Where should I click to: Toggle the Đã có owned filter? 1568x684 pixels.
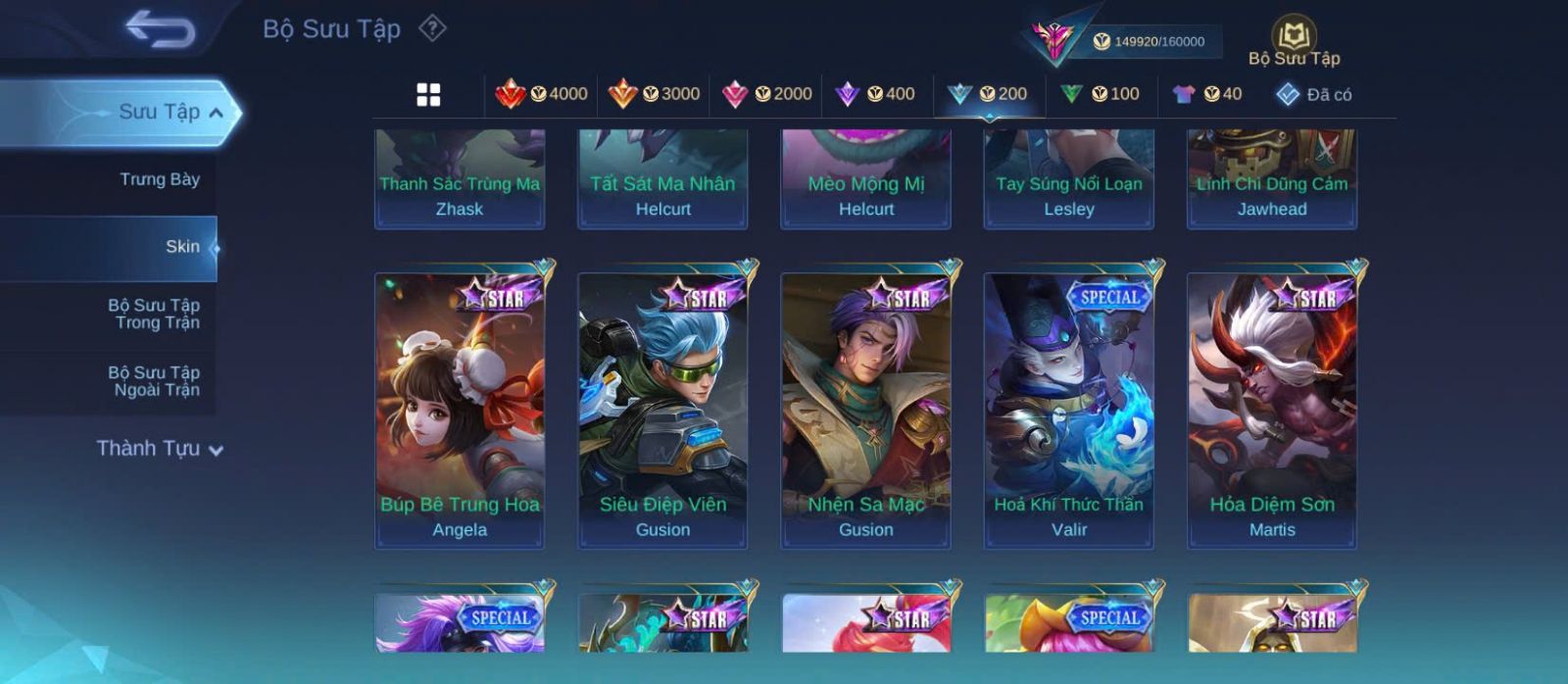(1314, 95)
